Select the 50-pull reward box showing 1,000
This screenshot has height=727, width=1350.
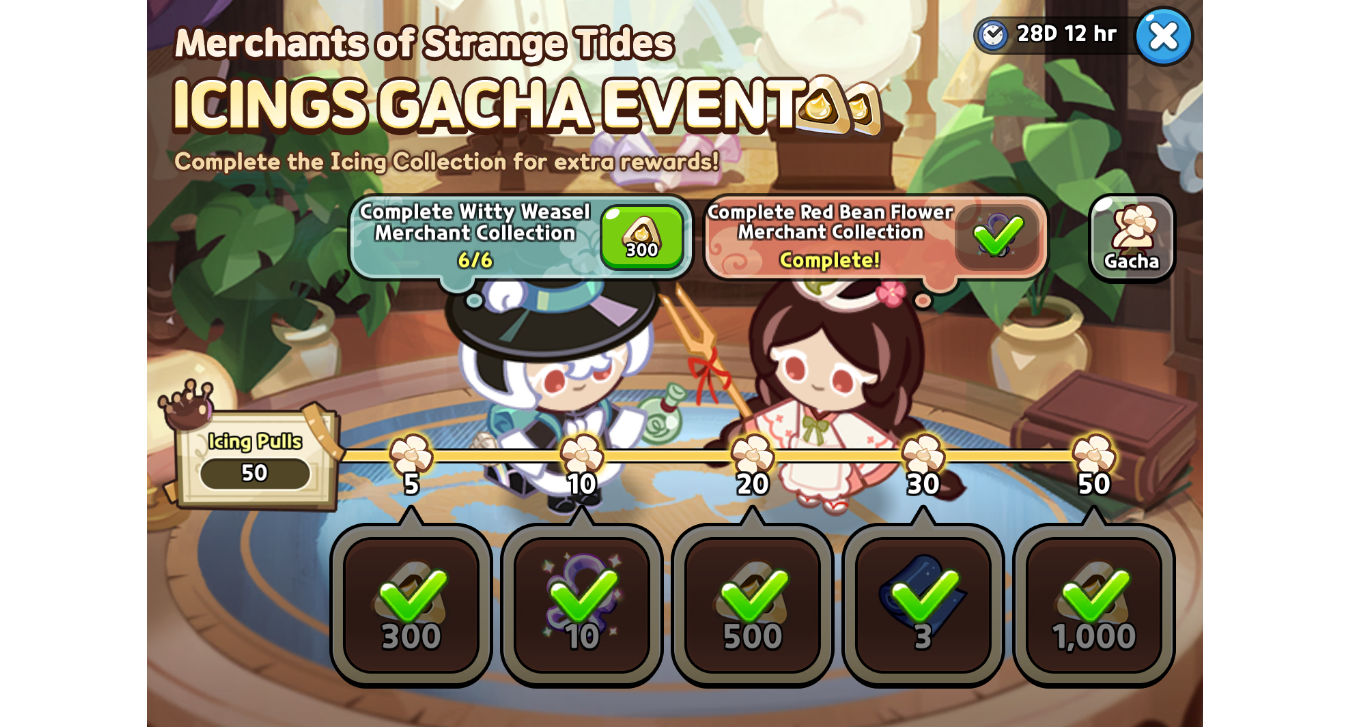click(x=1094, y=604)
